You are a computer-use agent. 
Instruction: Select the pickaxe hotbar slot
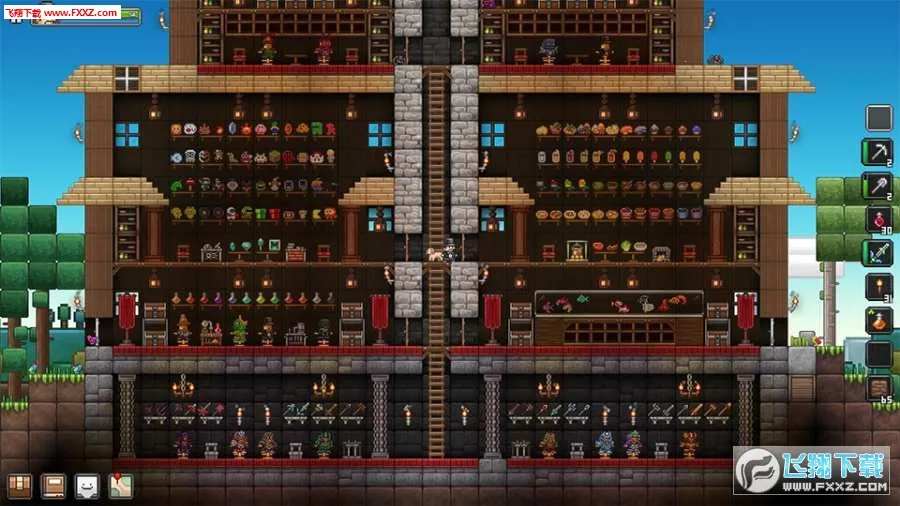click(878, 152)
